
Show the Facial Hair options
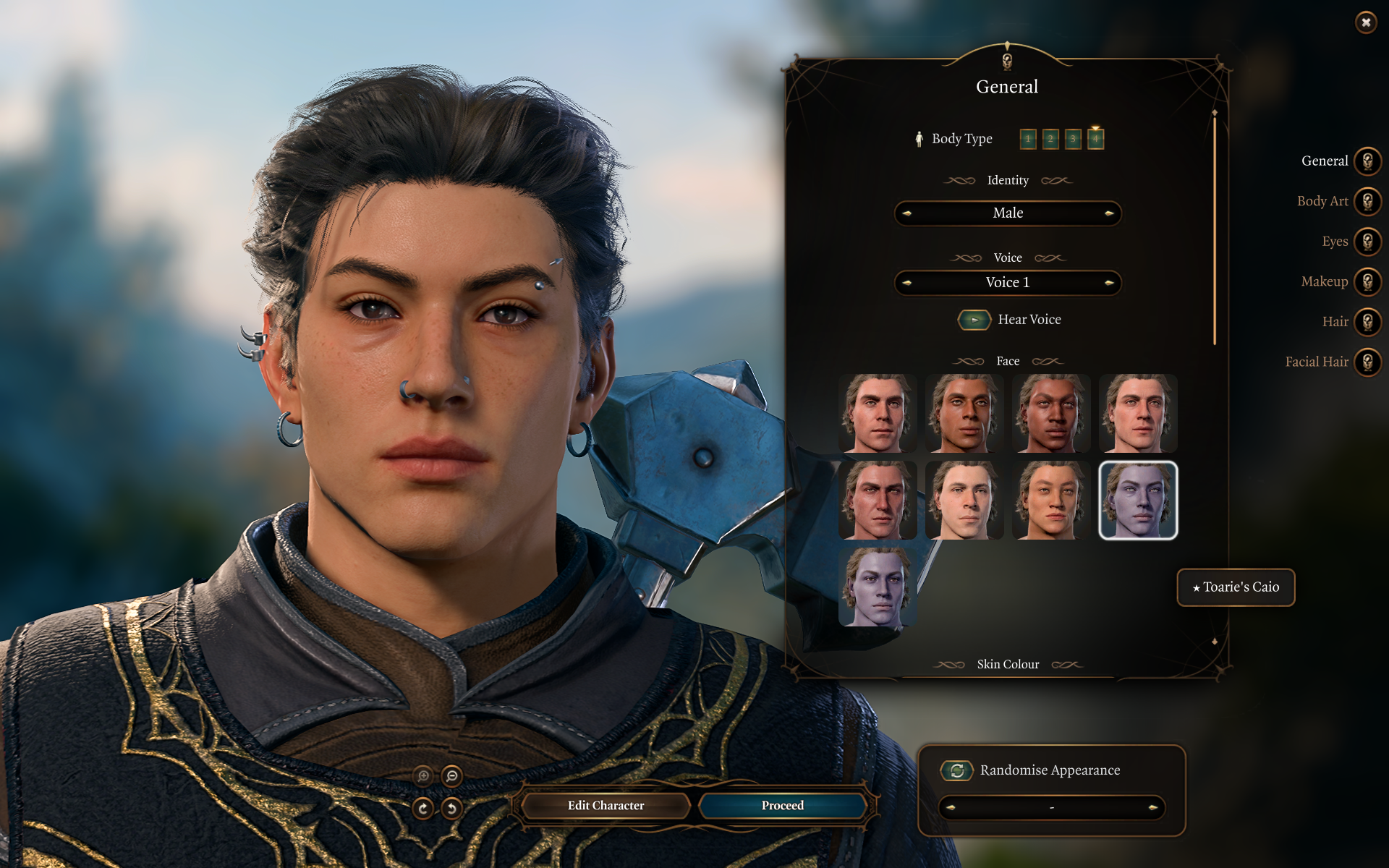click(x=1367, y=362)
